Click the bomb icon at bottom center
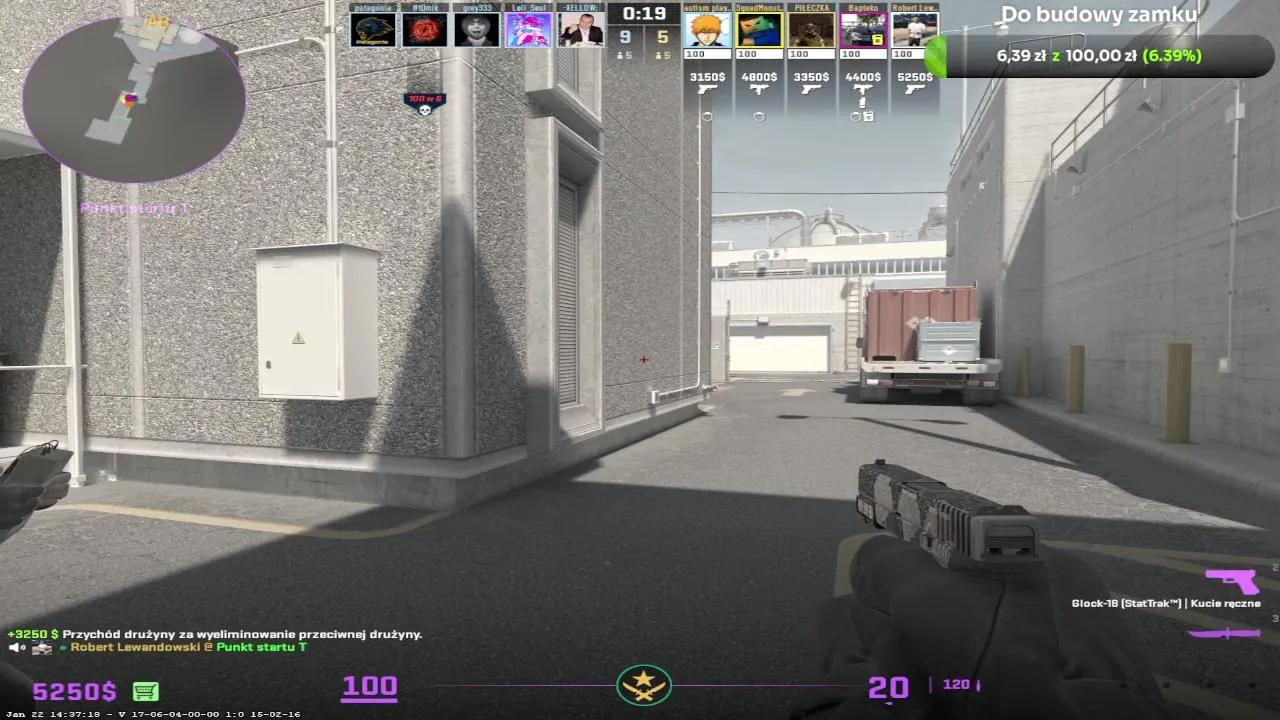This screenshot has height=720, width=1280. pyautogui.click(x=643, y=686)
